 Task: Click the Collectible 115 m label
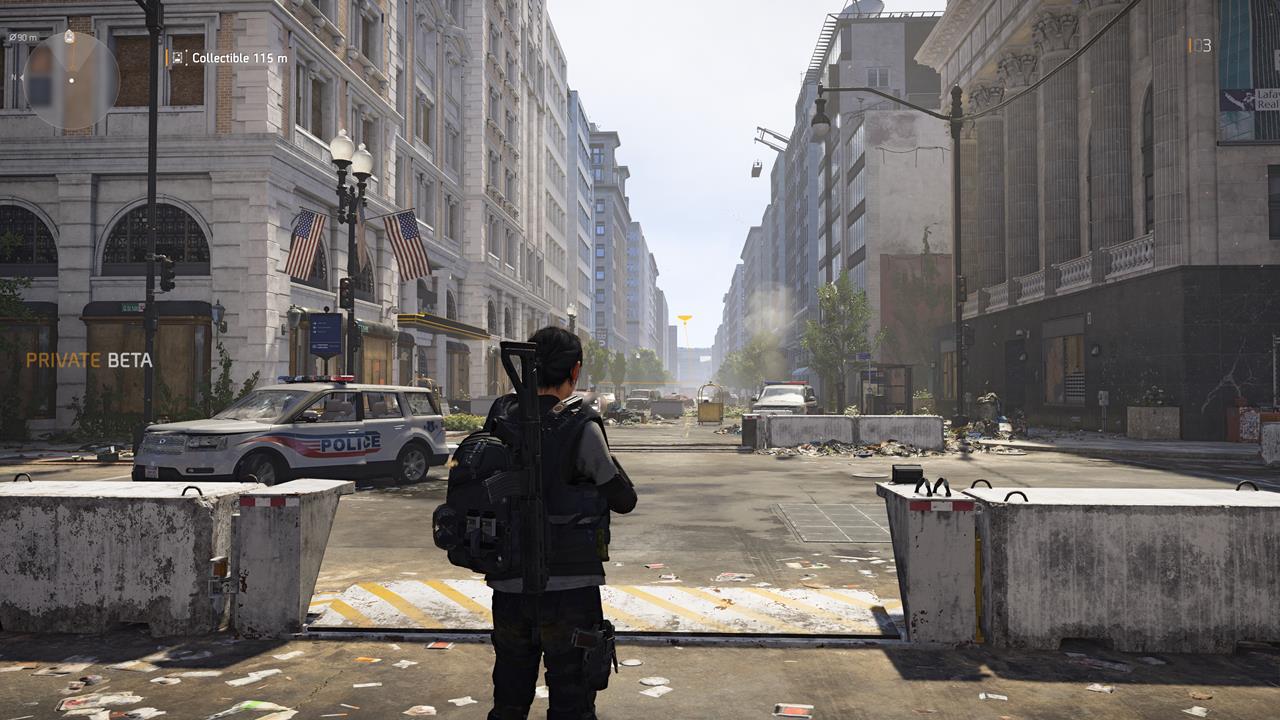tap(242, 58)
